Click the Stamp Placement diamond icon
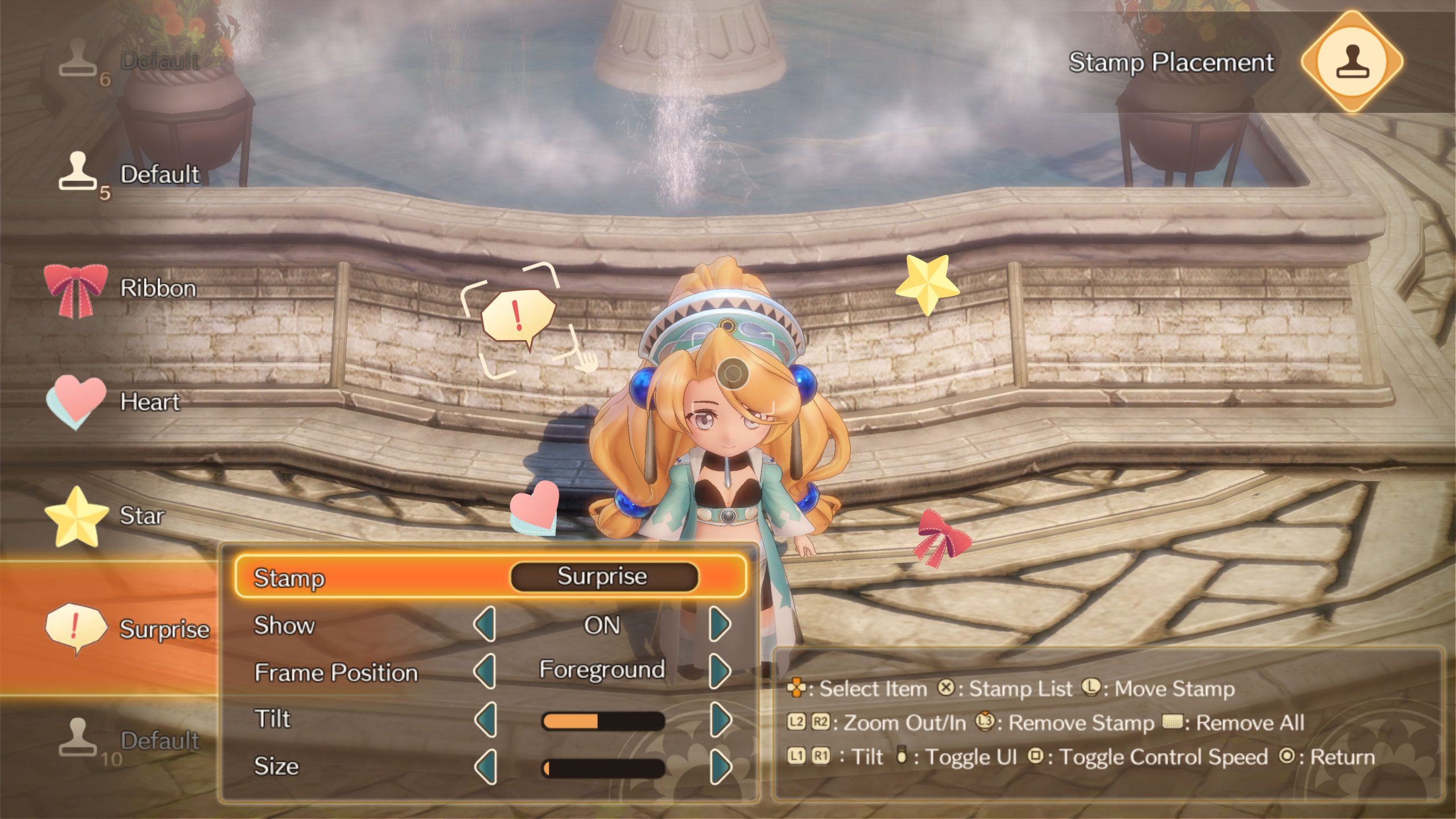 click(1352, 61)
